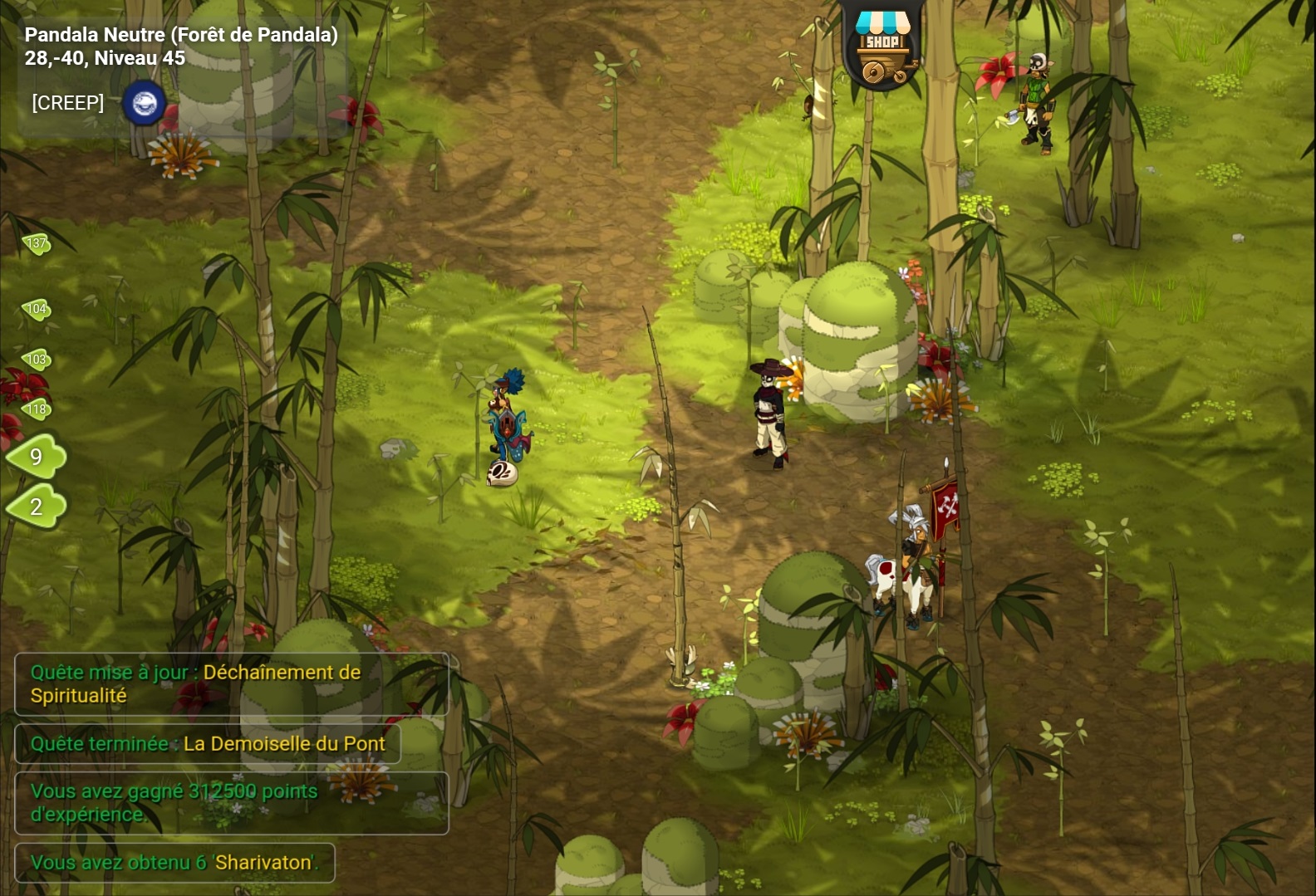The image size is (1316, 896).
Task: Tap the guild emblem beside [CREEP]
Action: point(144,103)
